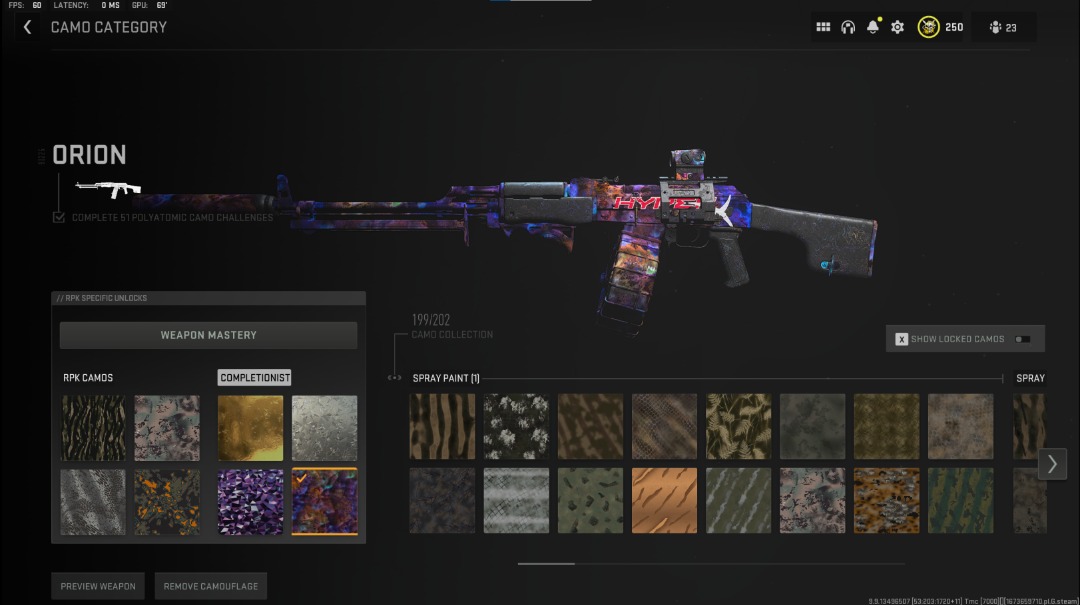The height and width of the screenshot is (605, 1080).
Task: Select the green and white striped camo
Action: [960, 500]
